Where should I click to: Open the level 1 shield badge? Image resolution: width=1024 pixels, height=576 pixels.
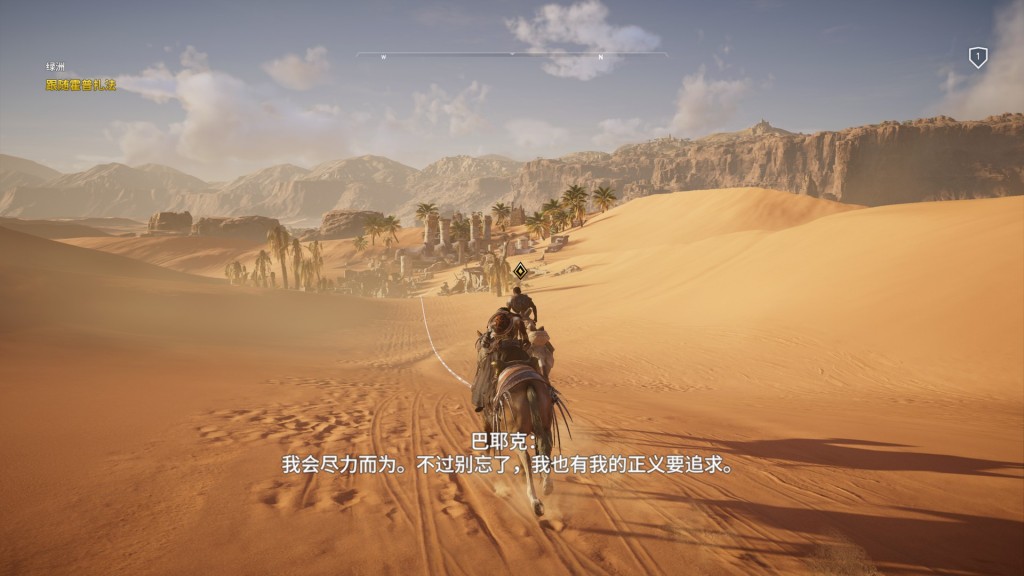[978, 58]
